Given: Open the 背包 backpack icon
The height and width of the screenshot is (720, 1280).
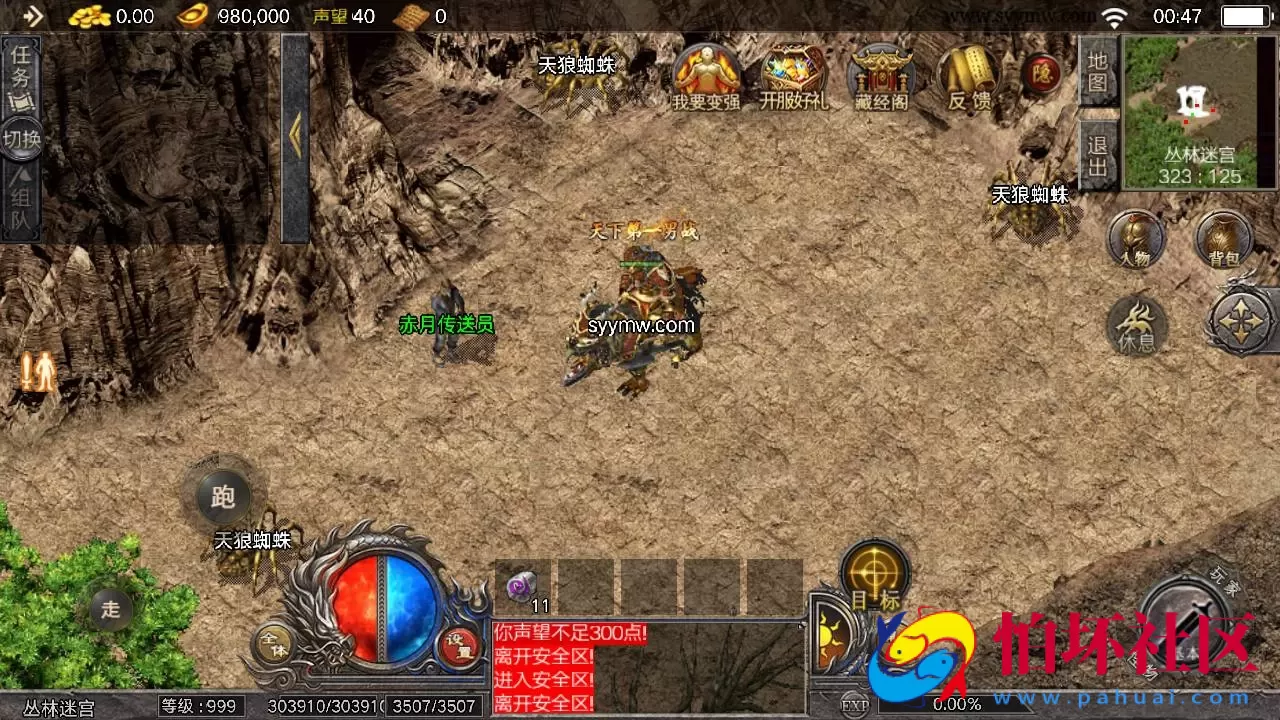Looking at the screenshot, I should (x=1221, y=240).
